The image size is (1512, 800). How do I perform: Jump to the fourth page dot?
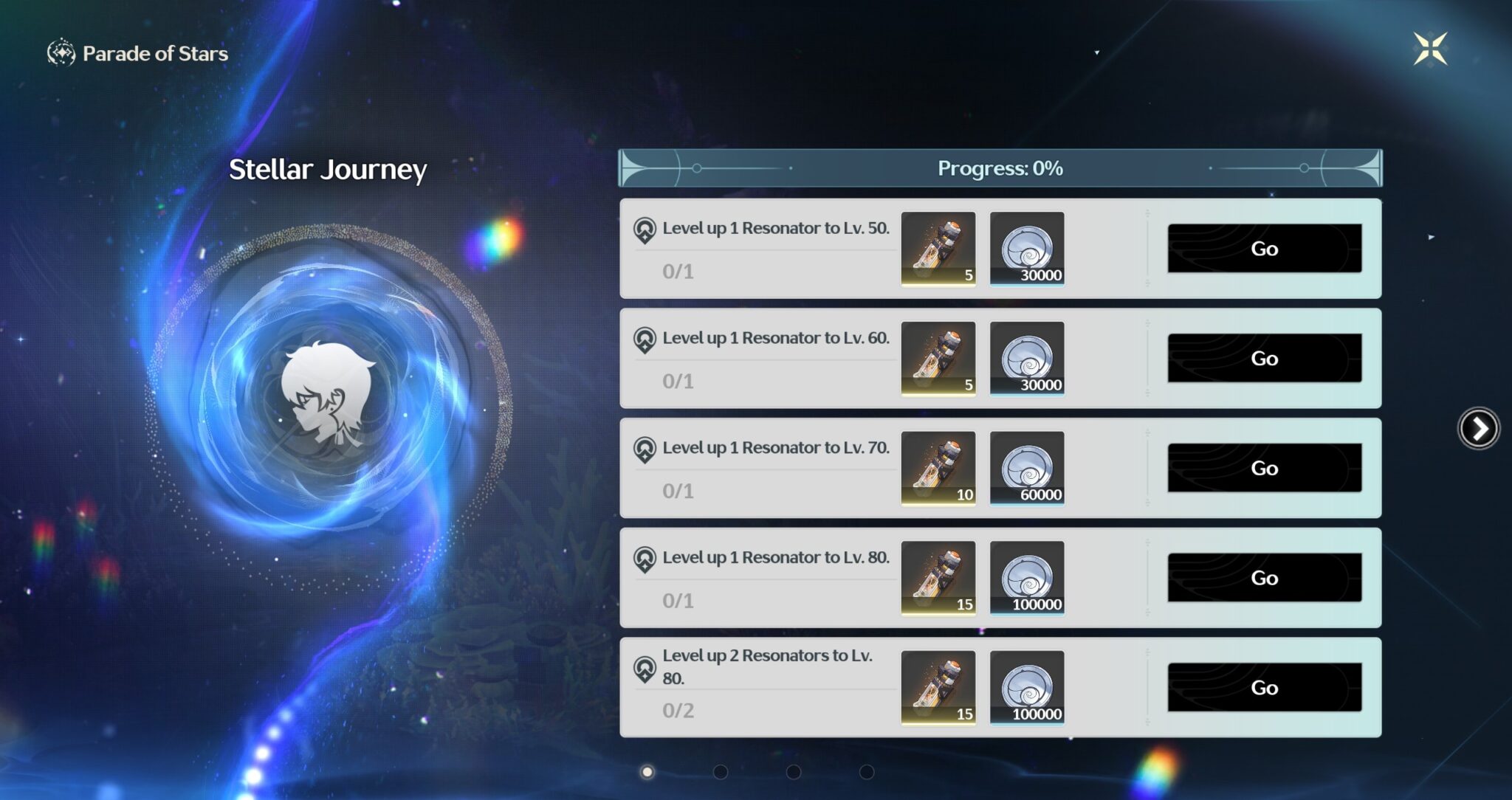[x=867, y=772]
